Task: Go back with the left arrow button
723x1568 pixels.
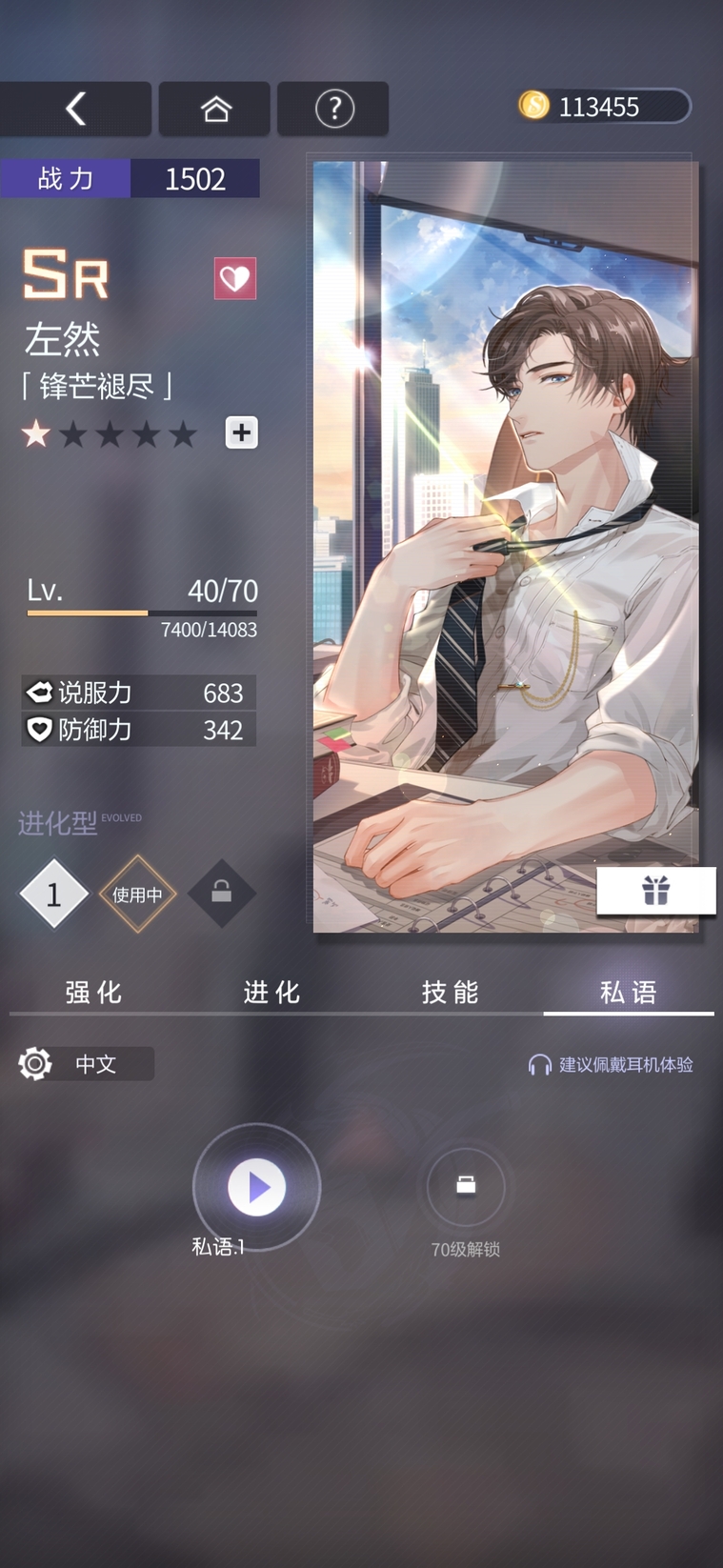Action: pyautogui.click(x=75, y=109)
